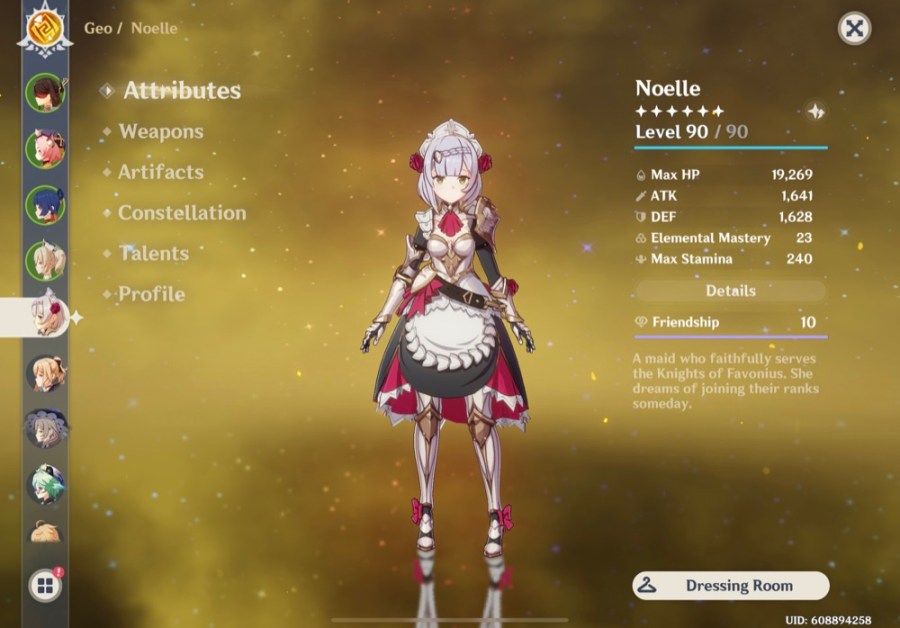
Task: Click the sparkle icon beside Noelle's stars
Action: (816, 112)
